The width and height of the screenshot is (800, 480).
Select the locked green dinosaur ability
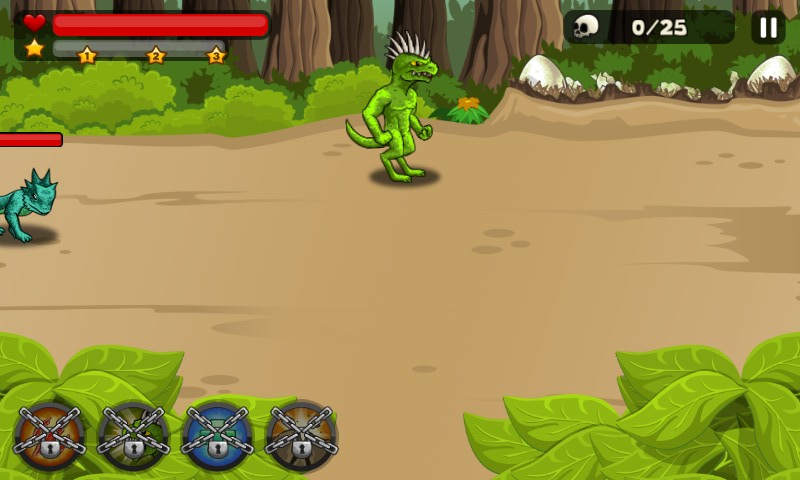(133, 436)
